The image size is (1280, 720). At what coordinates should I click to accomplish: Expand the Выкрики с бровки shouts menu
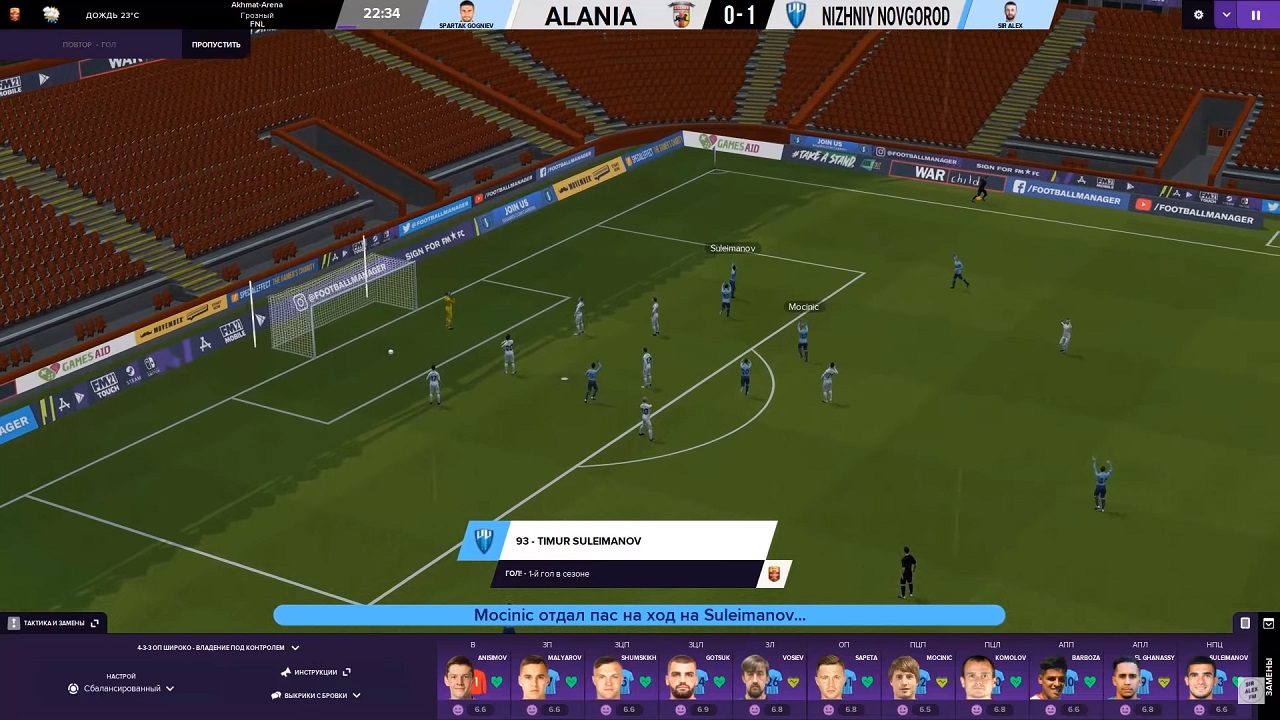coord(316,695)
